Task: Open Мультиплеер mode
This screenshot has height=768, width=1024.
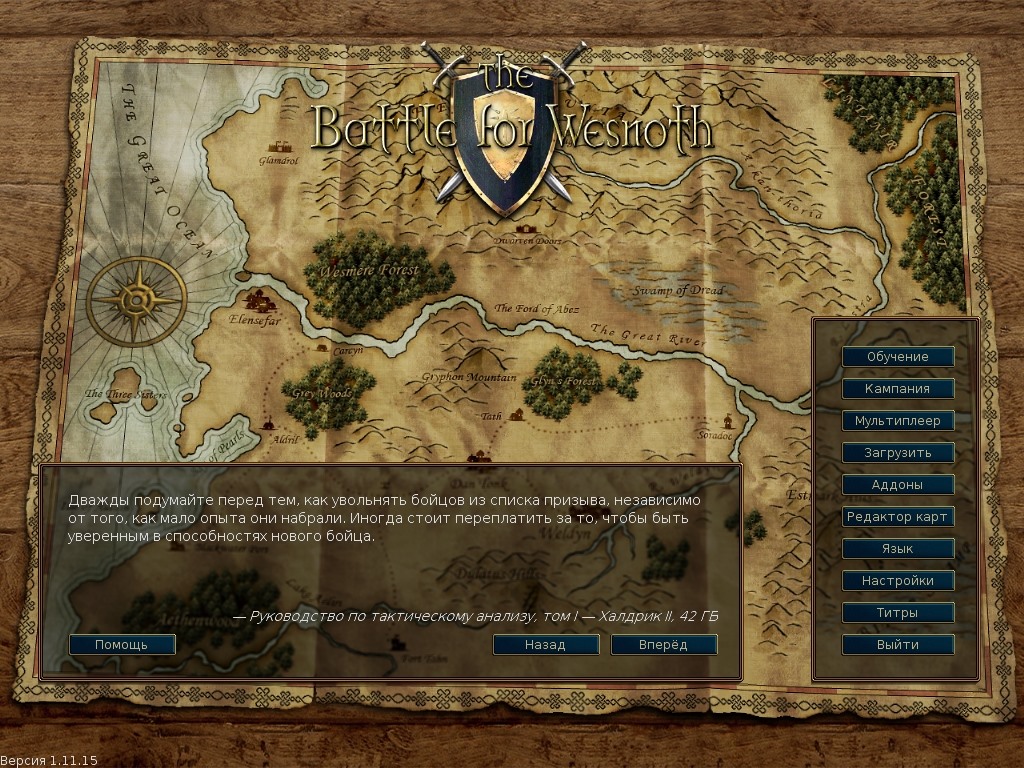Action: click(x=897, y=421)
